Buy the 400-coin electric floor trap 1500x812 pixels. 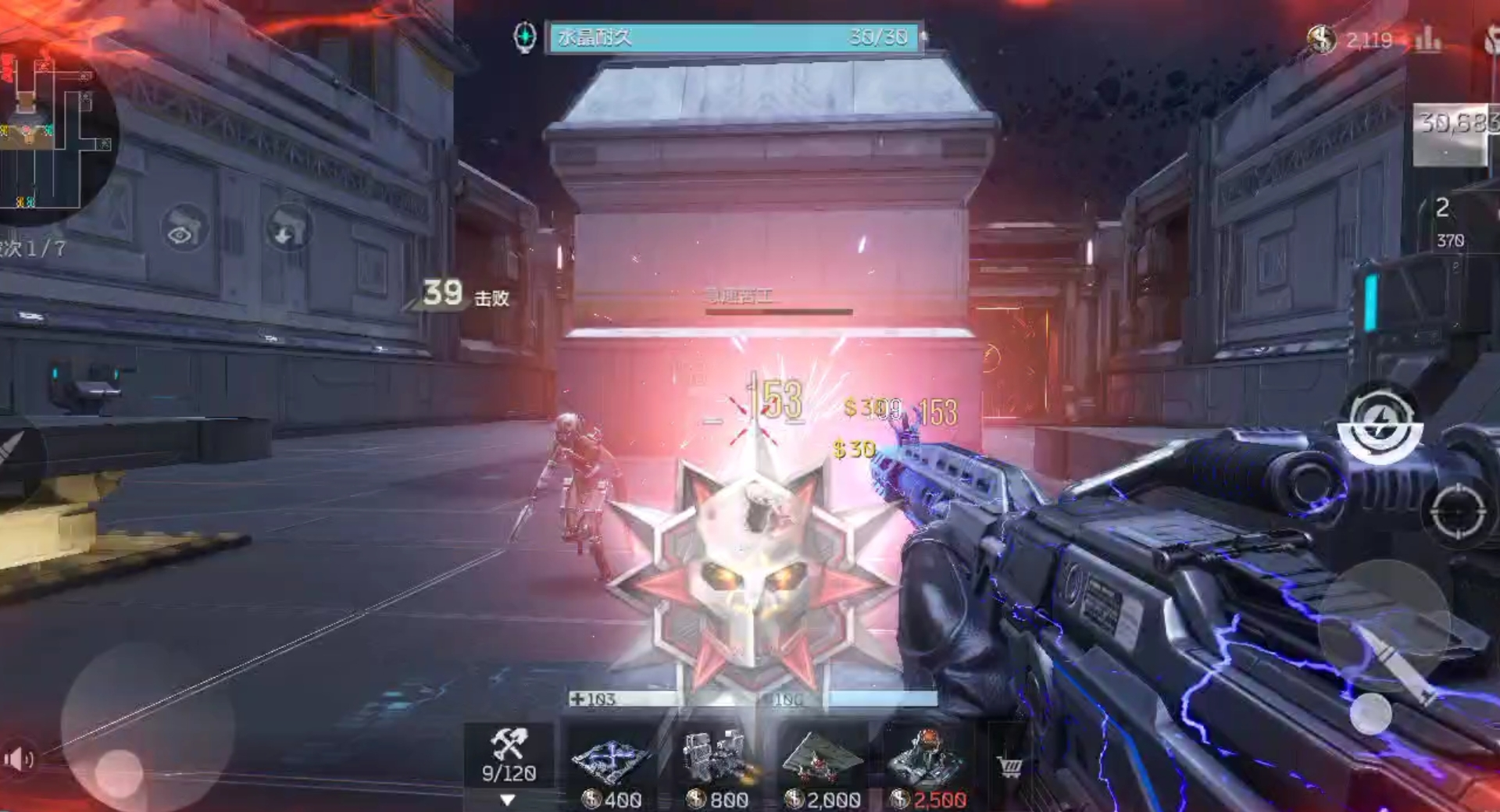click(612, 765)
